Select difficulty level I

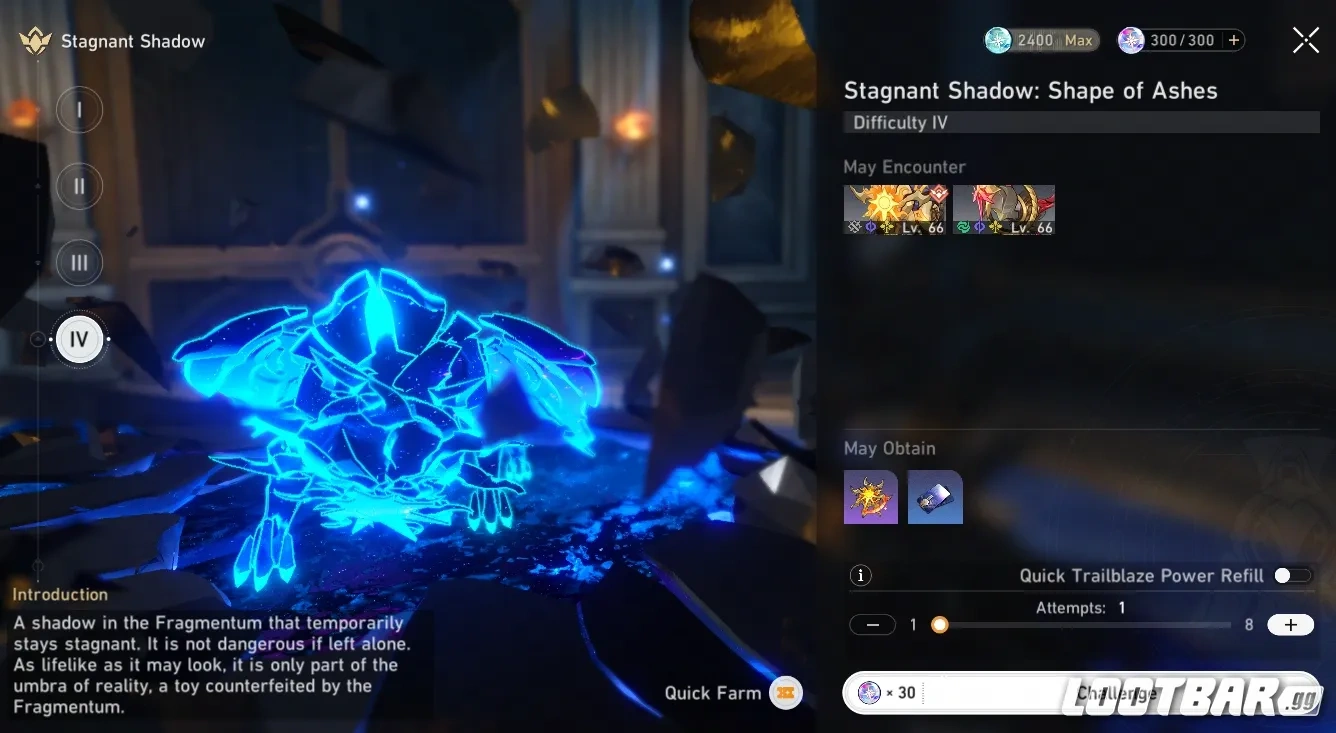(80, 110)
